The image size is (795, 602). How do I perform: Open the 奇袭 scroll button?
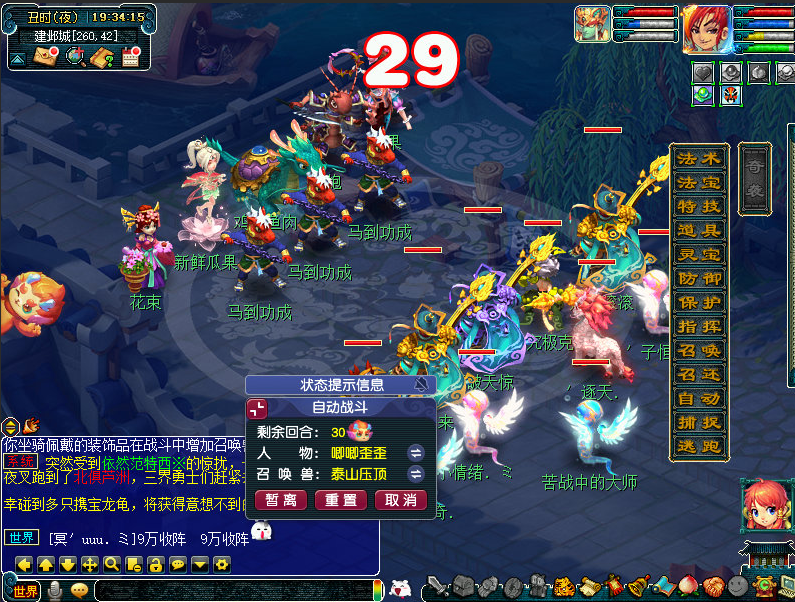tap(755, 178)
